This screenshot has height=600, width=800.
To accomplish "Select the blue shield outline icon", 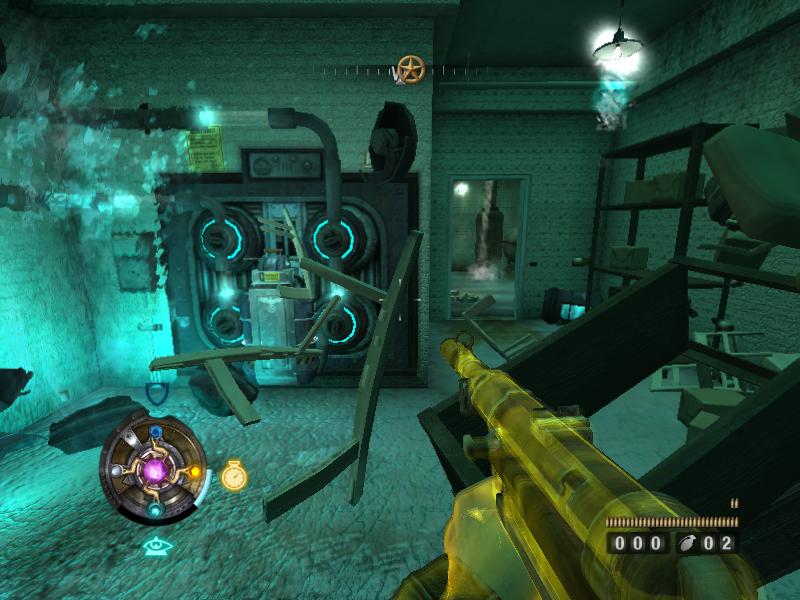I will 156,393.
